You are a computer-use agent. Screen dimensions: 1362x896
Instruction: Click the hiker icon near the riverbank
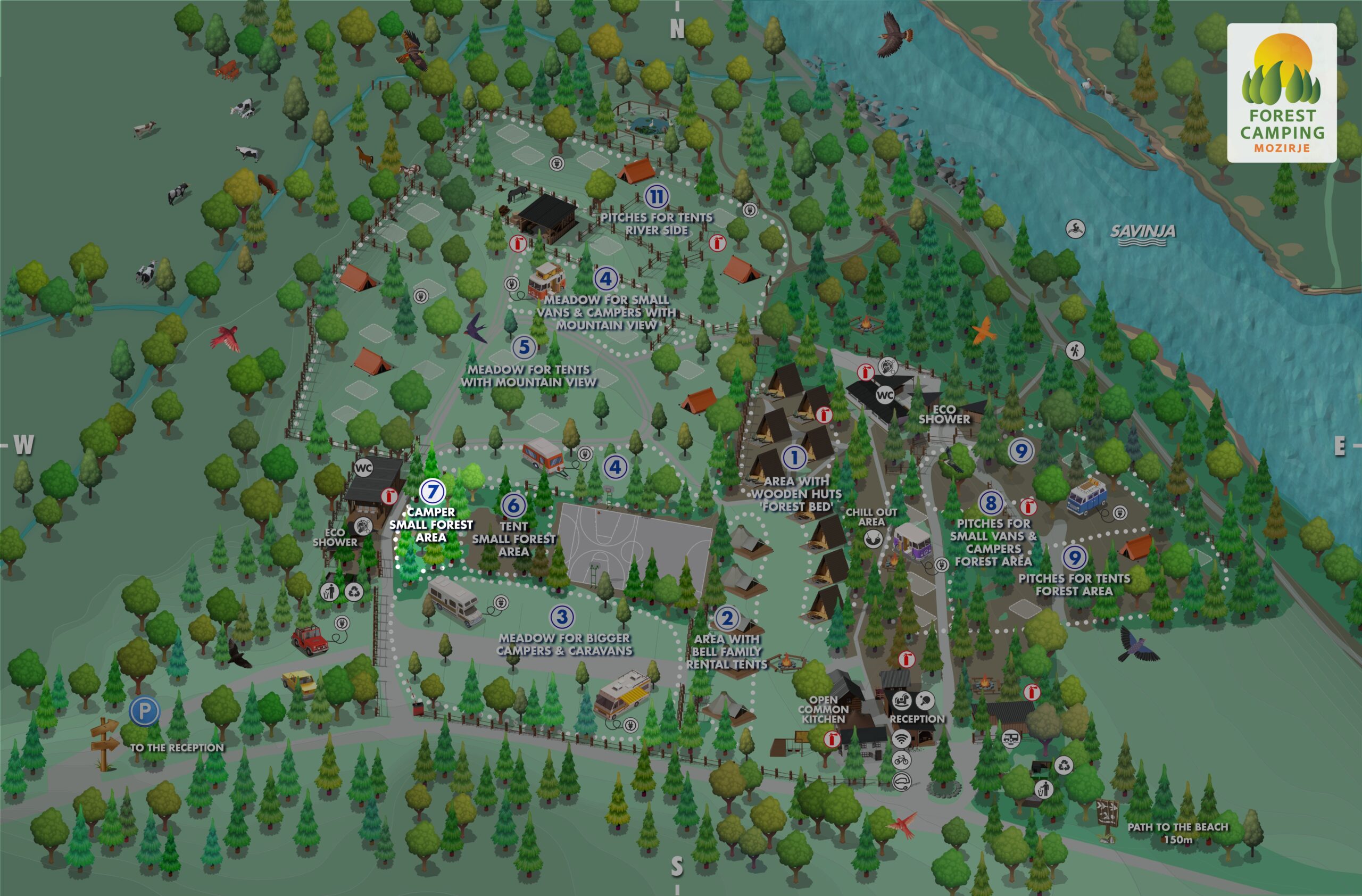(1075, 350)
